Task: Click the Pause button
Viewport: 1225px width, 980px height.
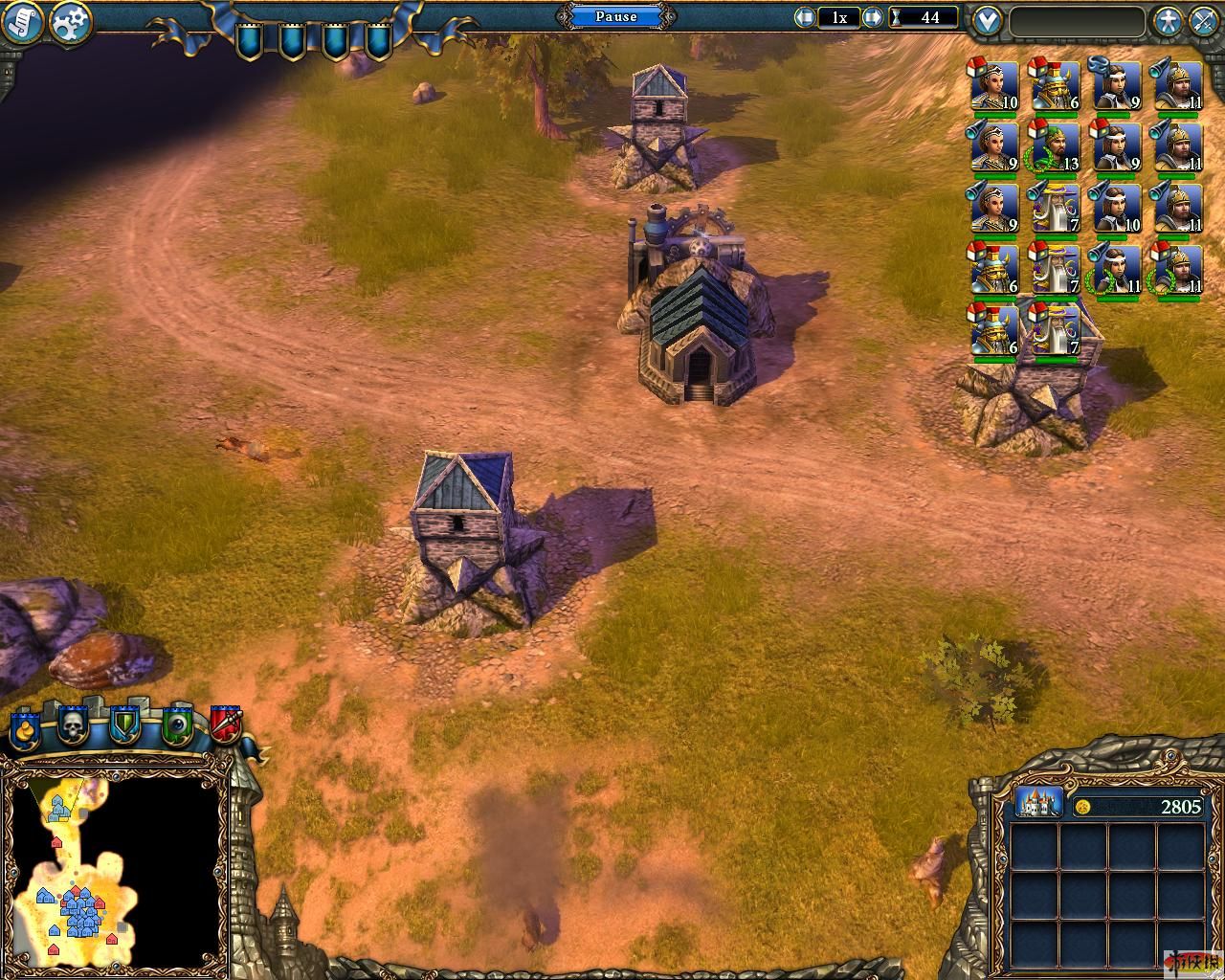Action: (615, 16)
